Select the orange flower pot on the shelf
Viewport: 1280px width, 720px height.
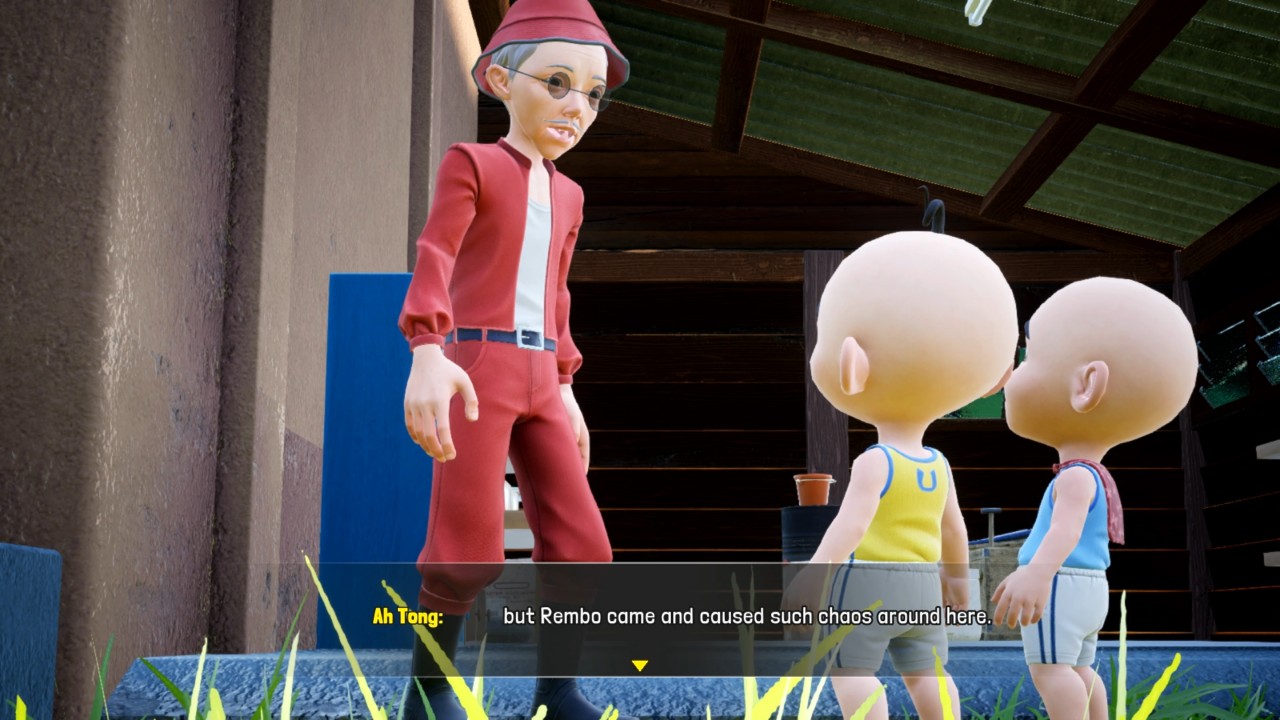click(811, 489)
